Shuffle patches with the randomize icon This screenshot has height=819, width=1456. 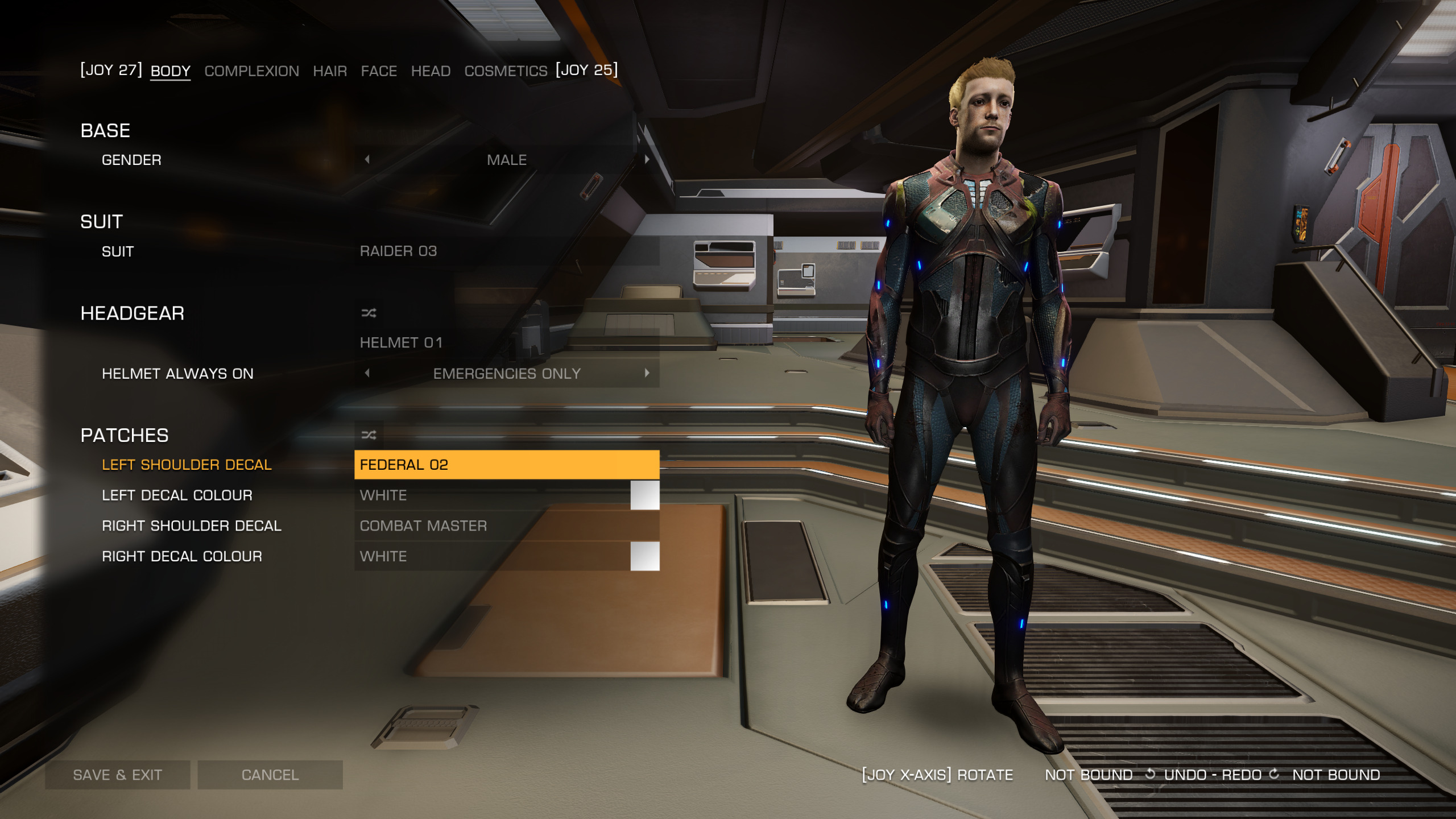click(x=369, y=435)
